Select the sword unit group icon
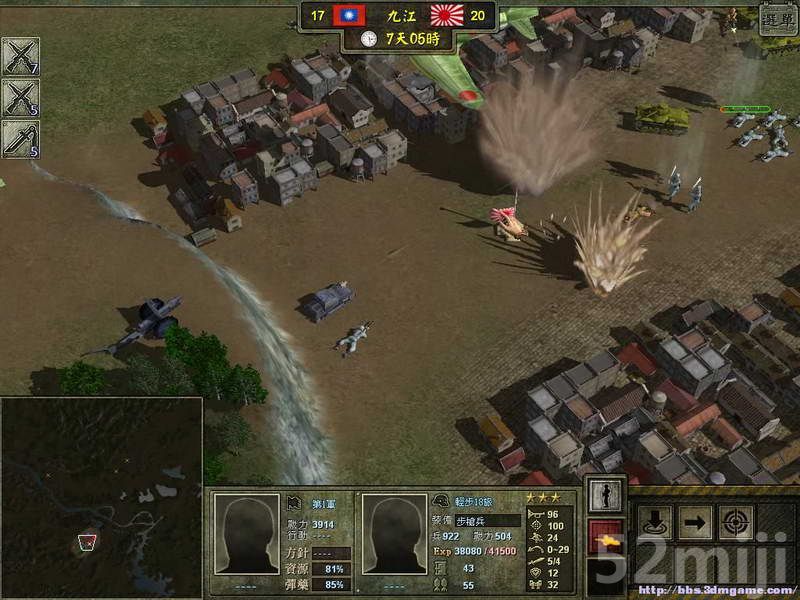Screen dimensions: 800x600 click(20, 139)
